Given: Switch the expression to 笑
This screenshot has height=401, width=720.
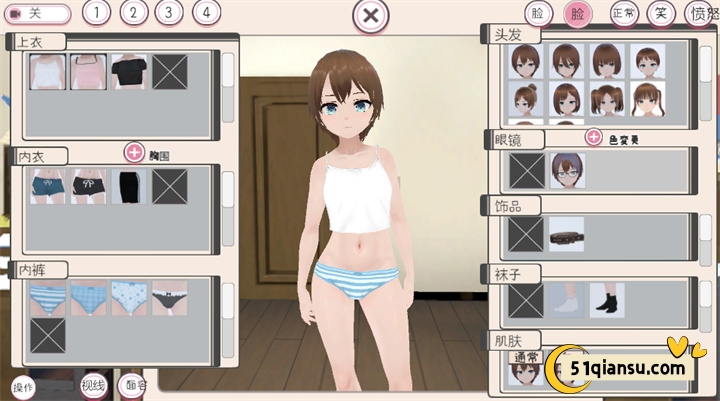Looking at the screenshot, I should pyautogui.click(x=660, y=13).
